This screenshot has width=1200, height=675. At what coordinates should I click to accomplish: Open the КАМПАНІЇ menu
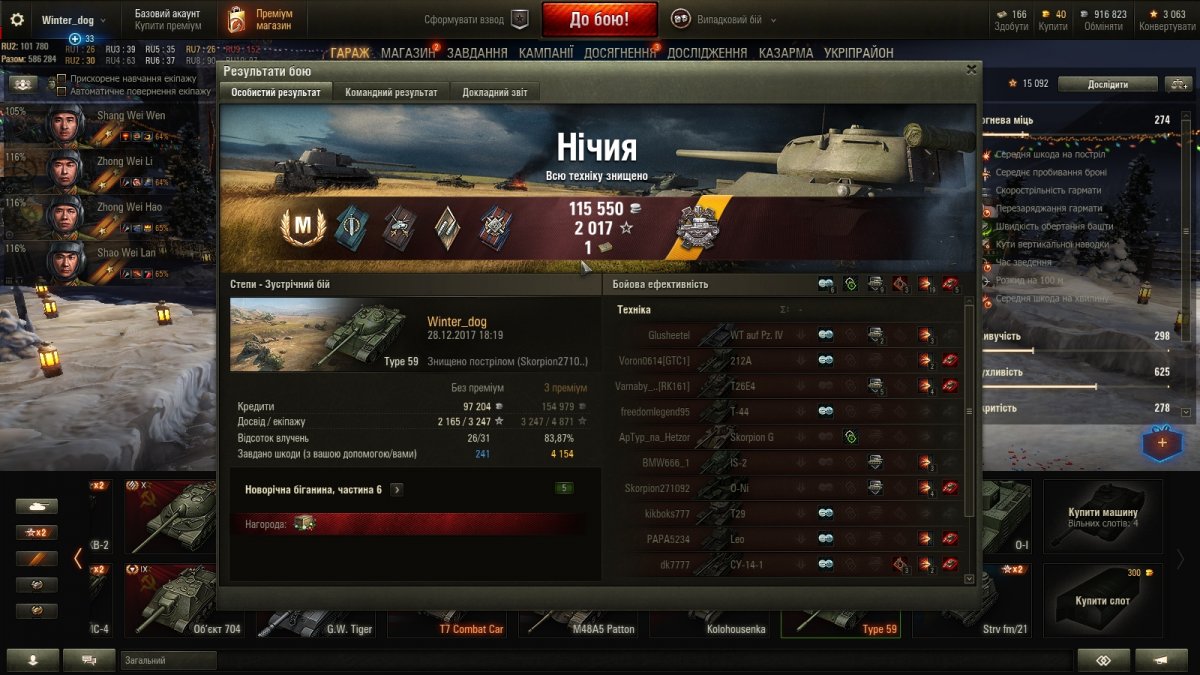[546, 53]
